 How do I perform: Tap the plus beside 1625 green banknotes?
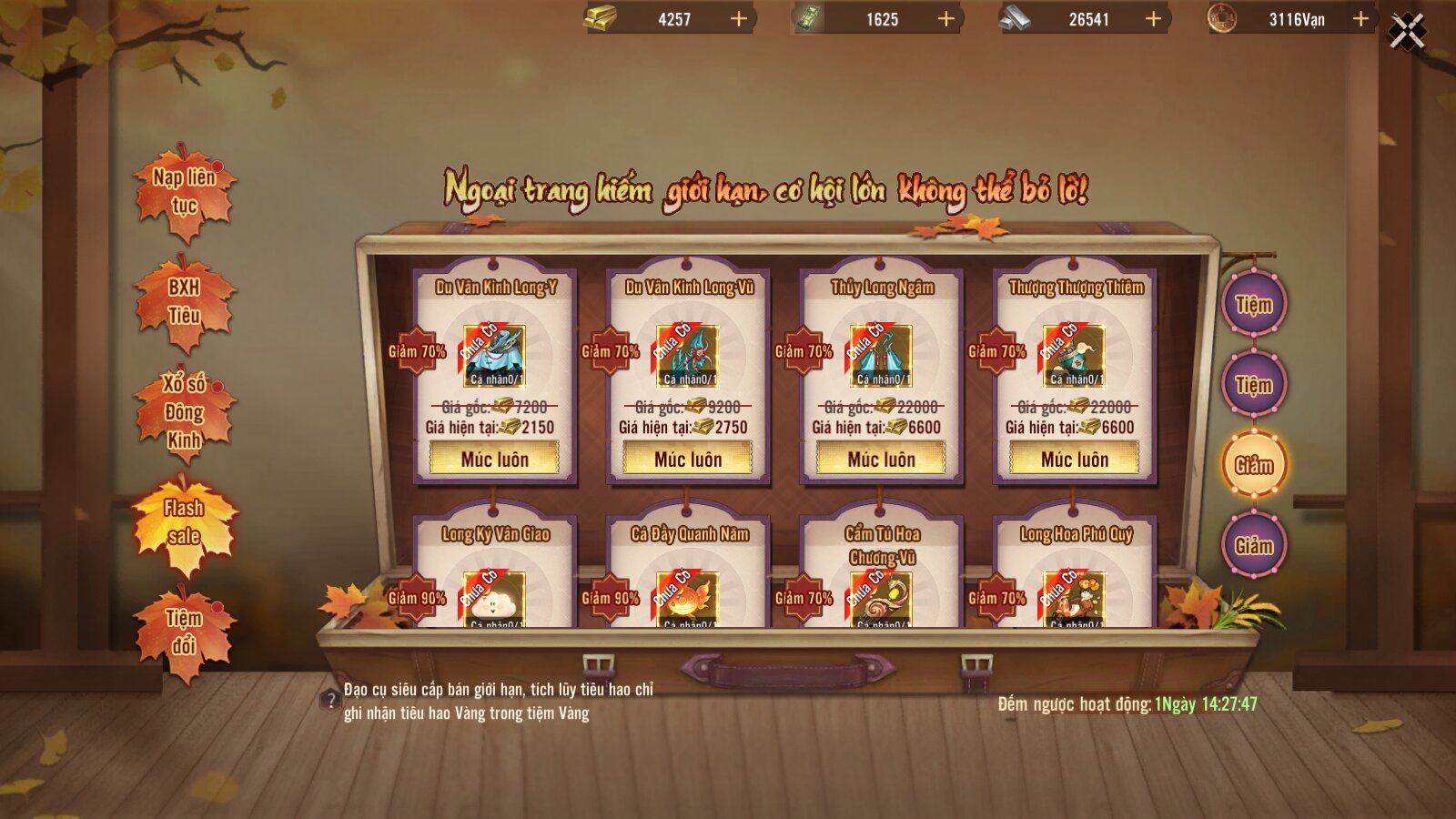click(946, 19)
